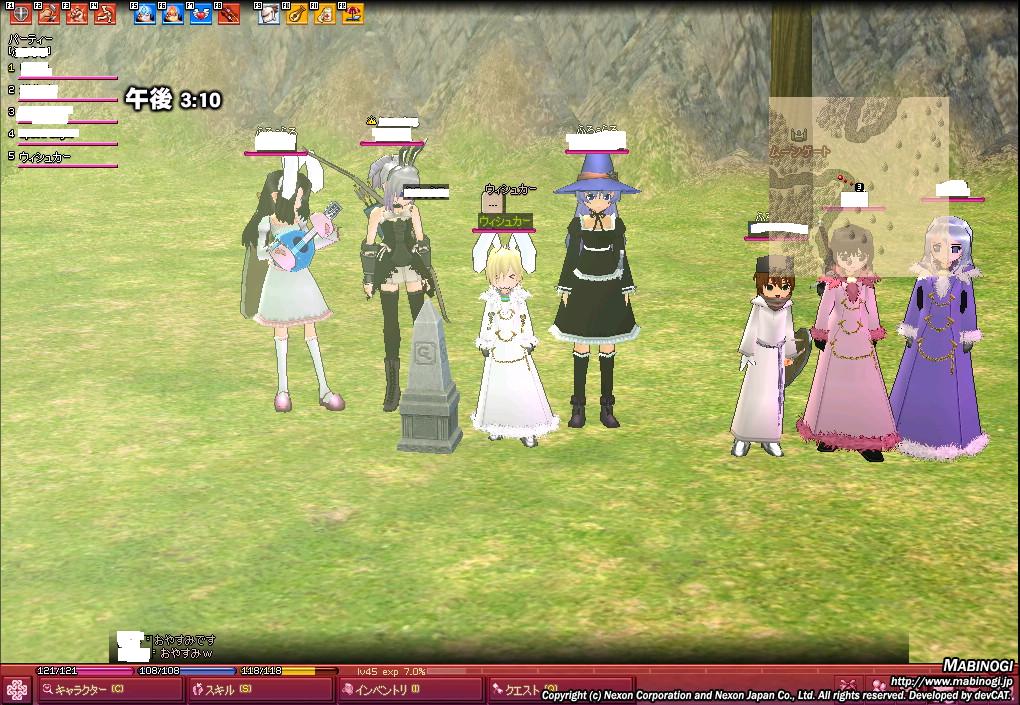Use the F7 winged heart healing skill
Screen dimensions: 1020x705
point(201,14)
